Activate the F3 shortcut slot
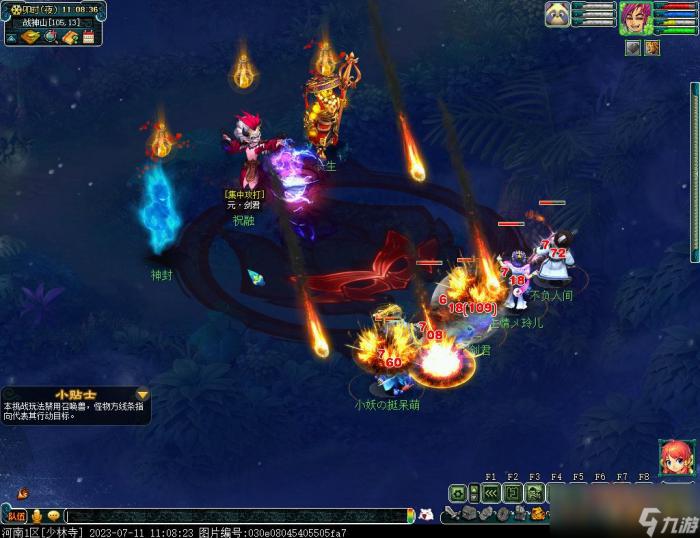 coord(534,493)
